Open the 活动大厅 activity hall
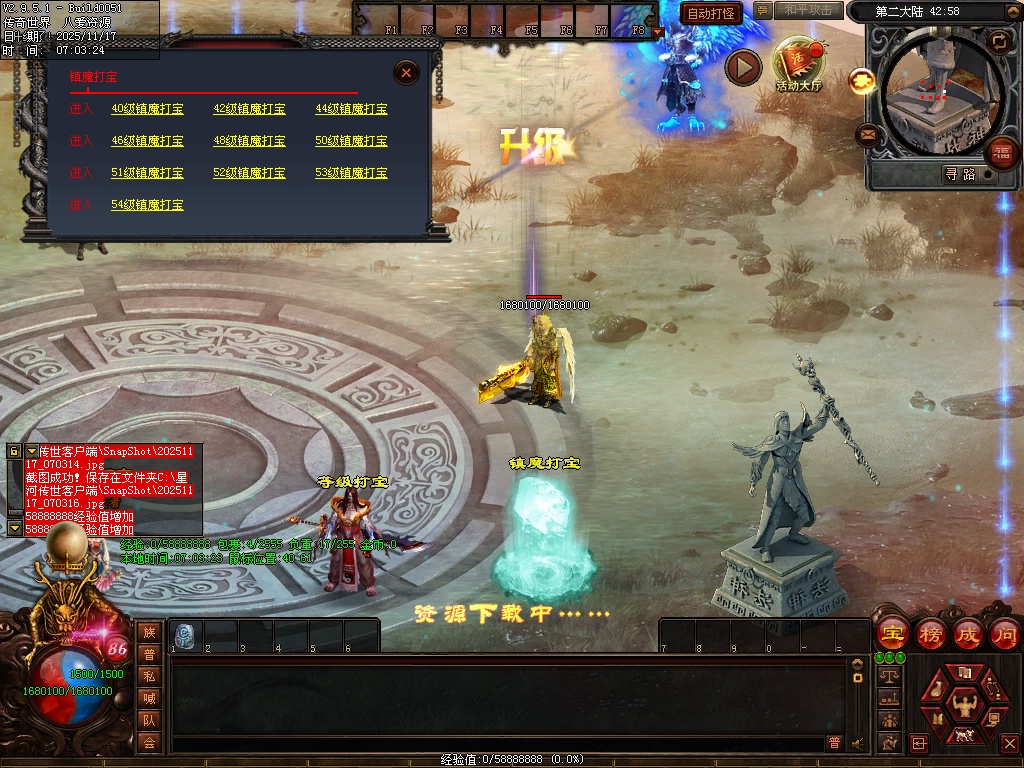Viewport: 1024px width, 768px height. [x=798, y=63]
